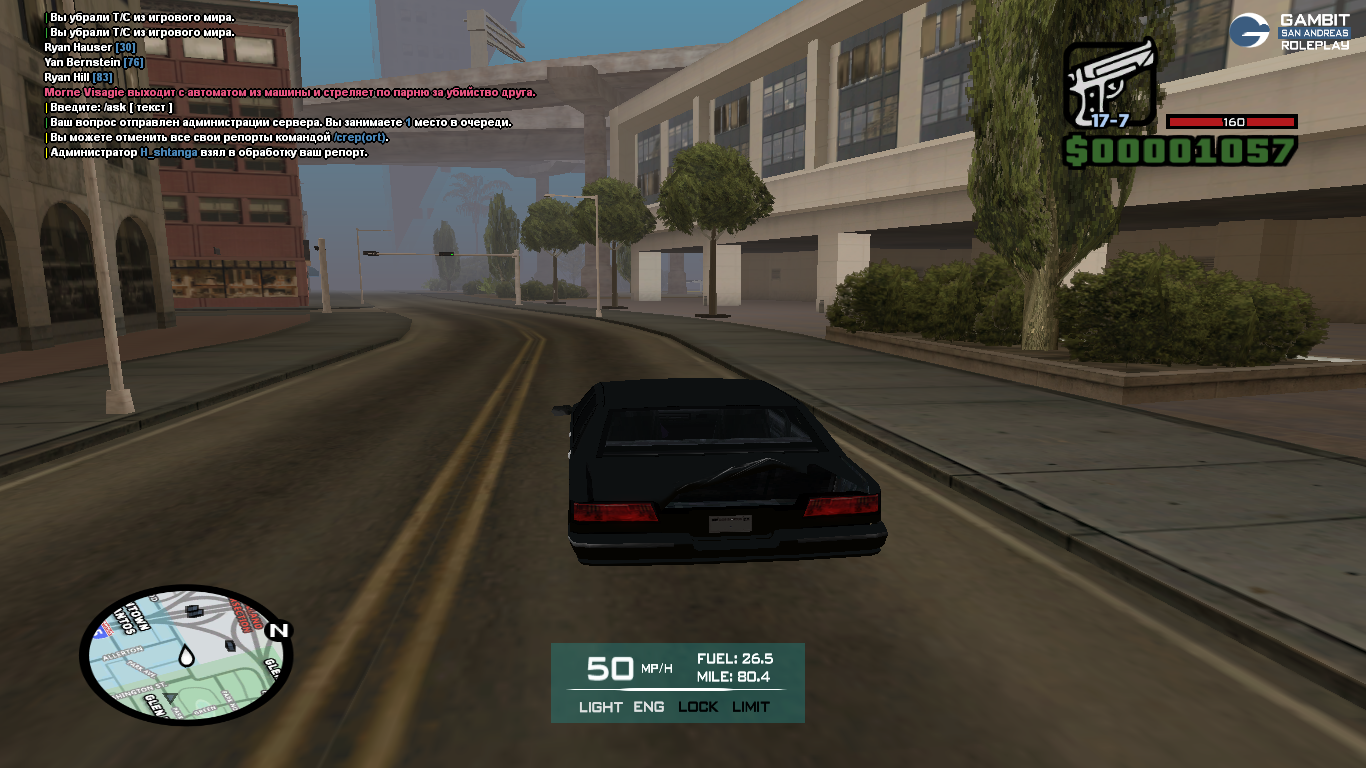Click the player name Ryan Hauser in chat
This screenshot has height=768, width=1366.
coord(78,47)
